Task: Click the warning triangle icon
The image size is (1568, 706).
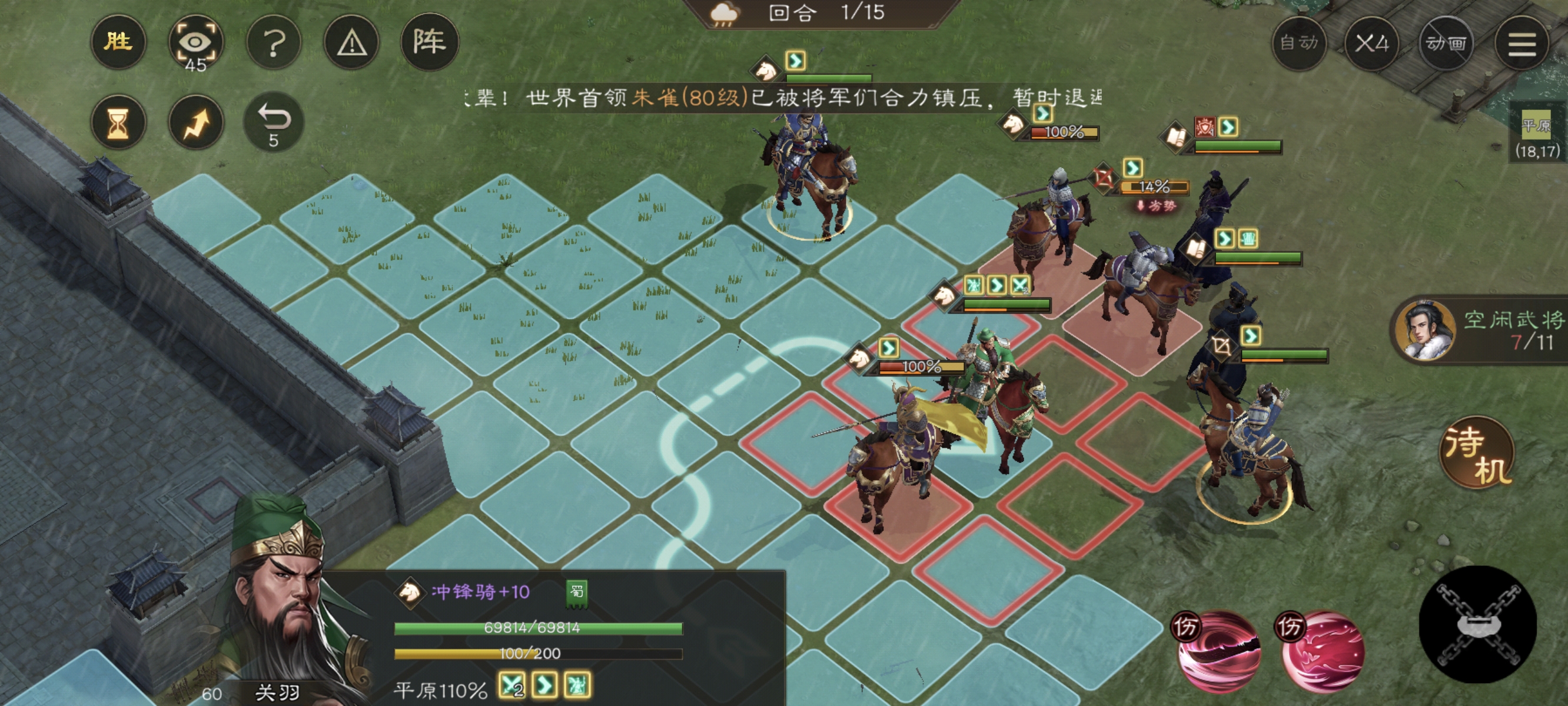Action: [x=352, y=41]
